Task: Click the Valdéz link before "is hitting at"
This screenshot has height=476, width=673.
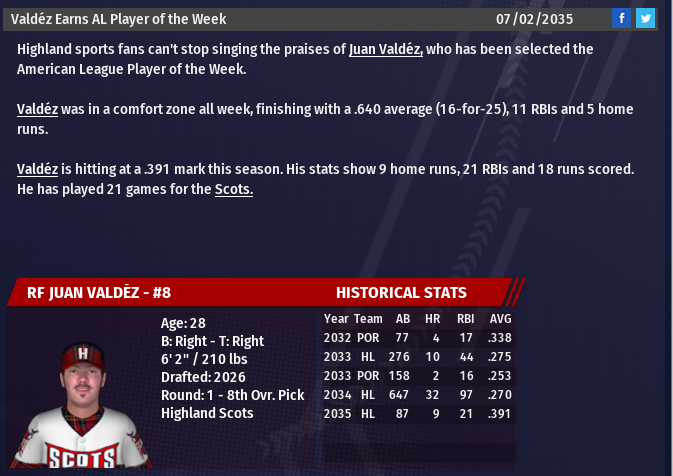Action: click(x=37, y=169)
